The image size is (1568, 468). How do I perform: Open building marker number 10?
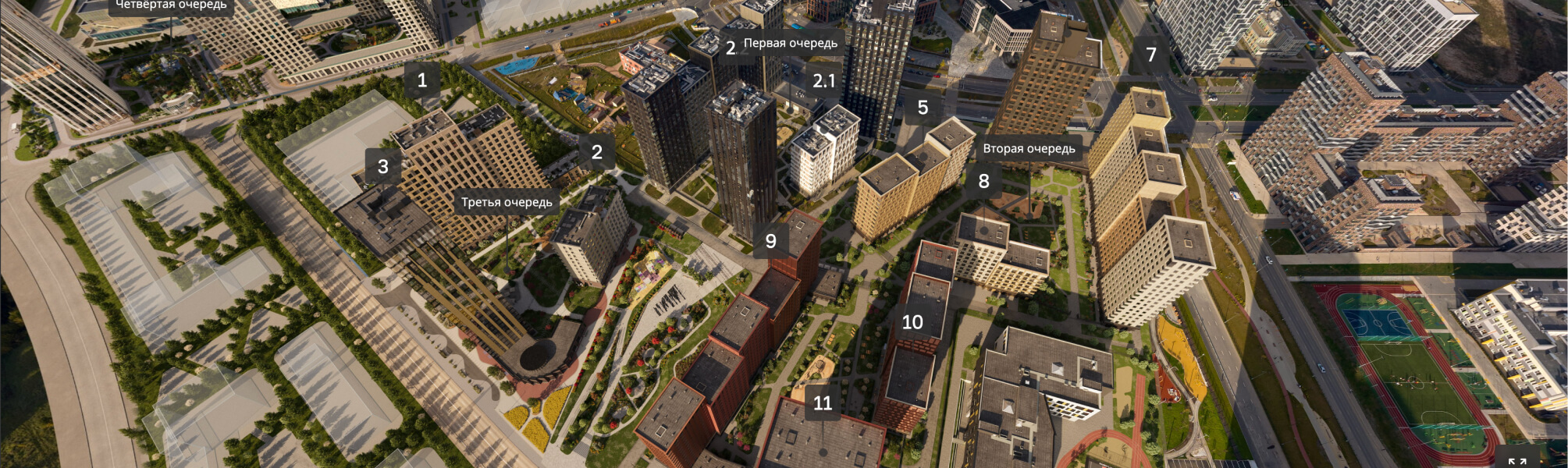tap(912, 322)
